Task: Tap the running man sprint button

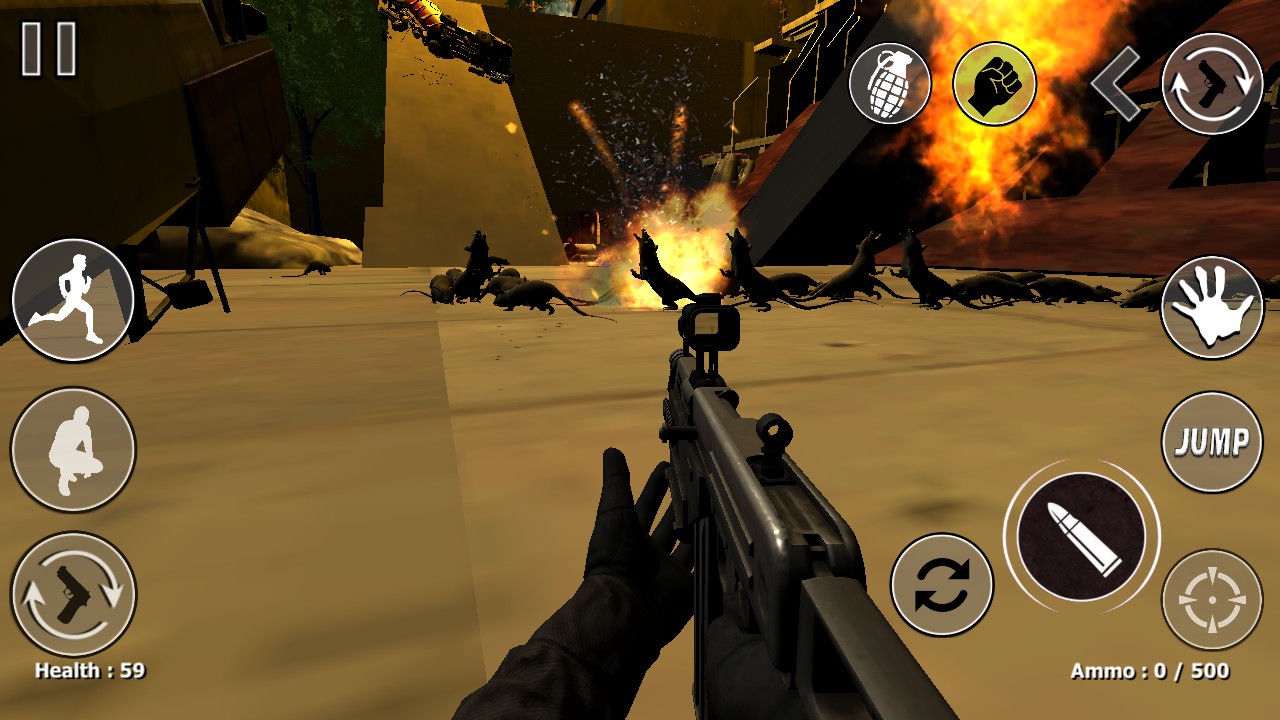Action: coord(73,299)
